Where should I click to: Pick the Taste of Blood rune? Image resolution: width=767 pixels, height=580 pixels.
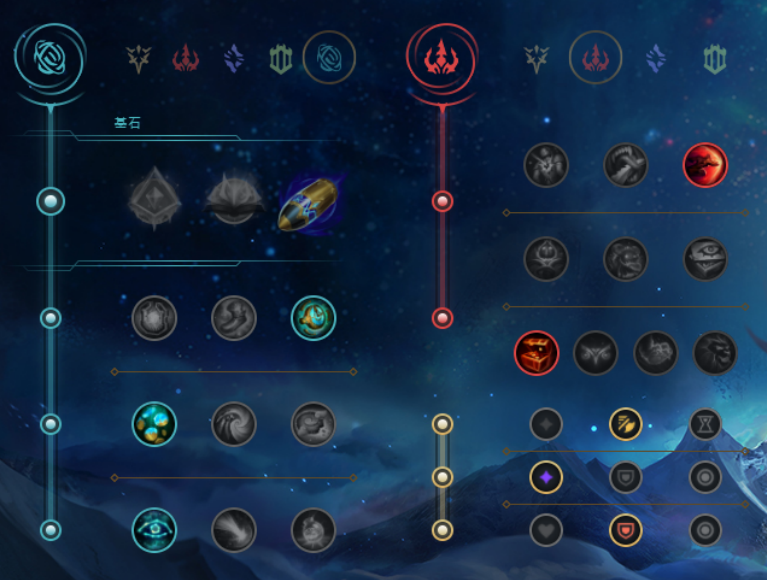[x=626, y=165]
